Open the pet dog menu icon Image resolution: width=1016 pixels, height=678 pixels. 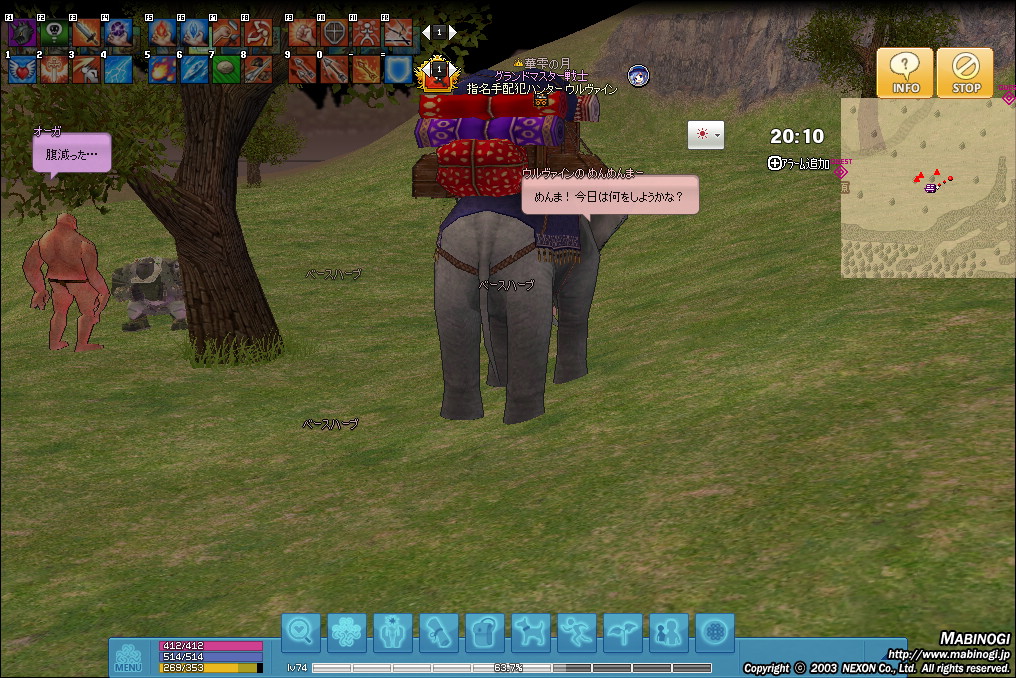coord(531,633)
